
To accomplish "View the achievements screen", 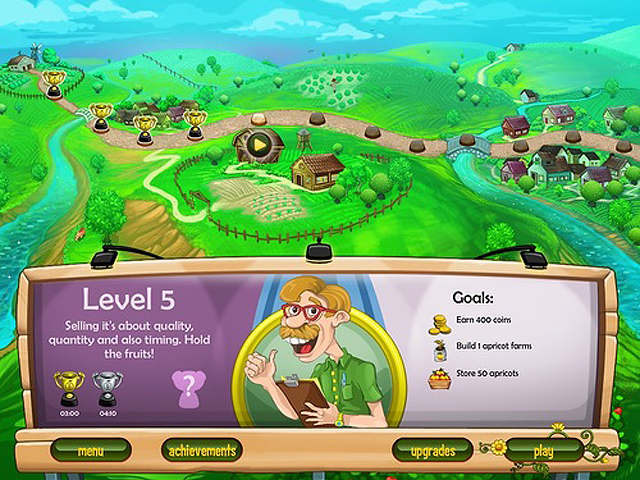I will (202, 451).
